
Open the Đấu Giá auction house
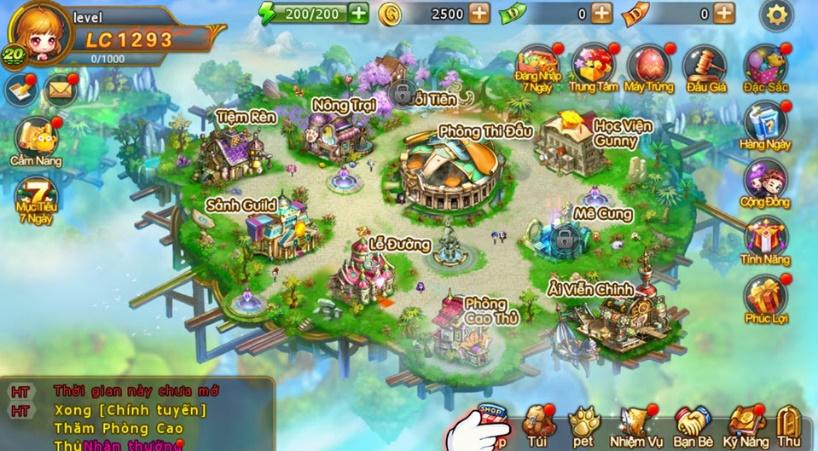(705, 67)
